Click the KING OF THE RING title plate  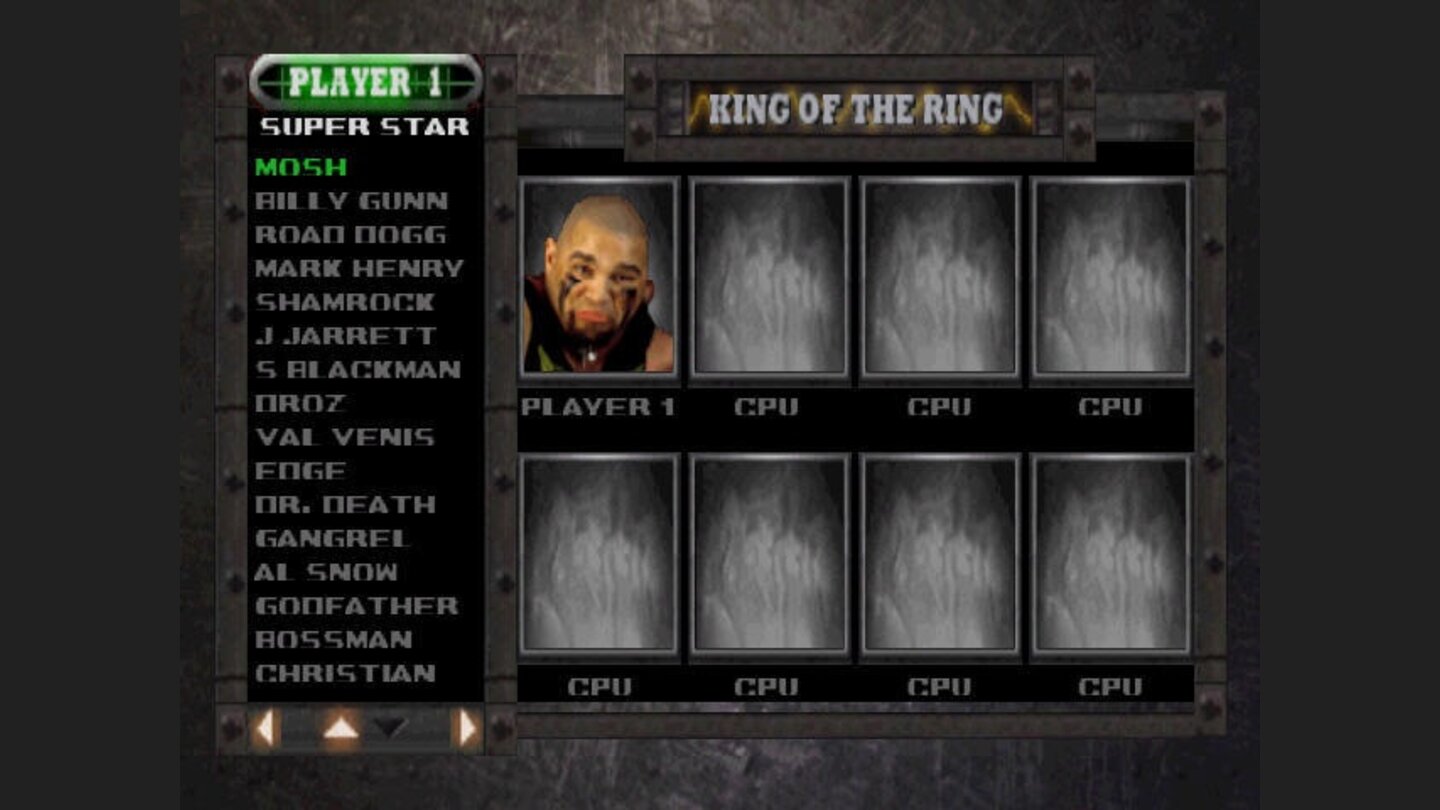tap(855, 104)
